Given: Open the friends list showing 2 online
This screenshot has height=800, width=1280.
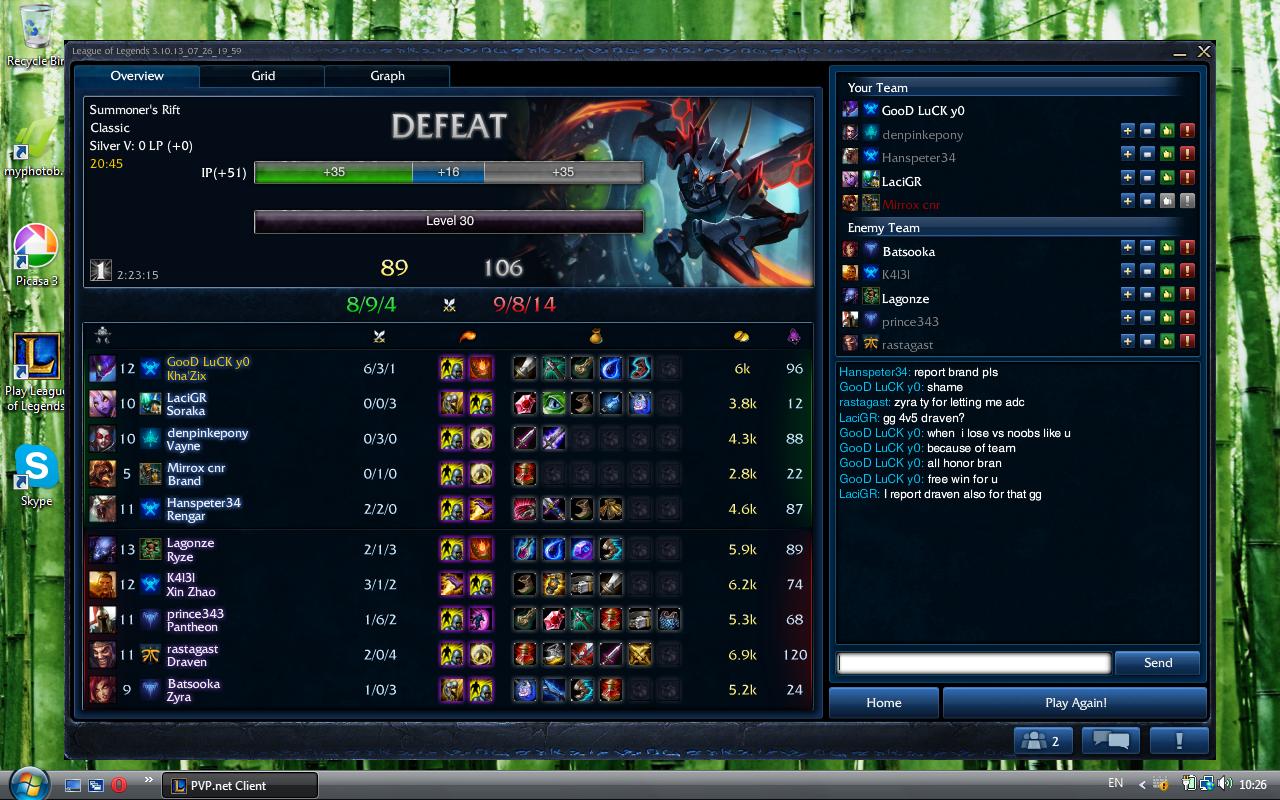Looking at the screenshot, I should click(x=1043, y=741).
